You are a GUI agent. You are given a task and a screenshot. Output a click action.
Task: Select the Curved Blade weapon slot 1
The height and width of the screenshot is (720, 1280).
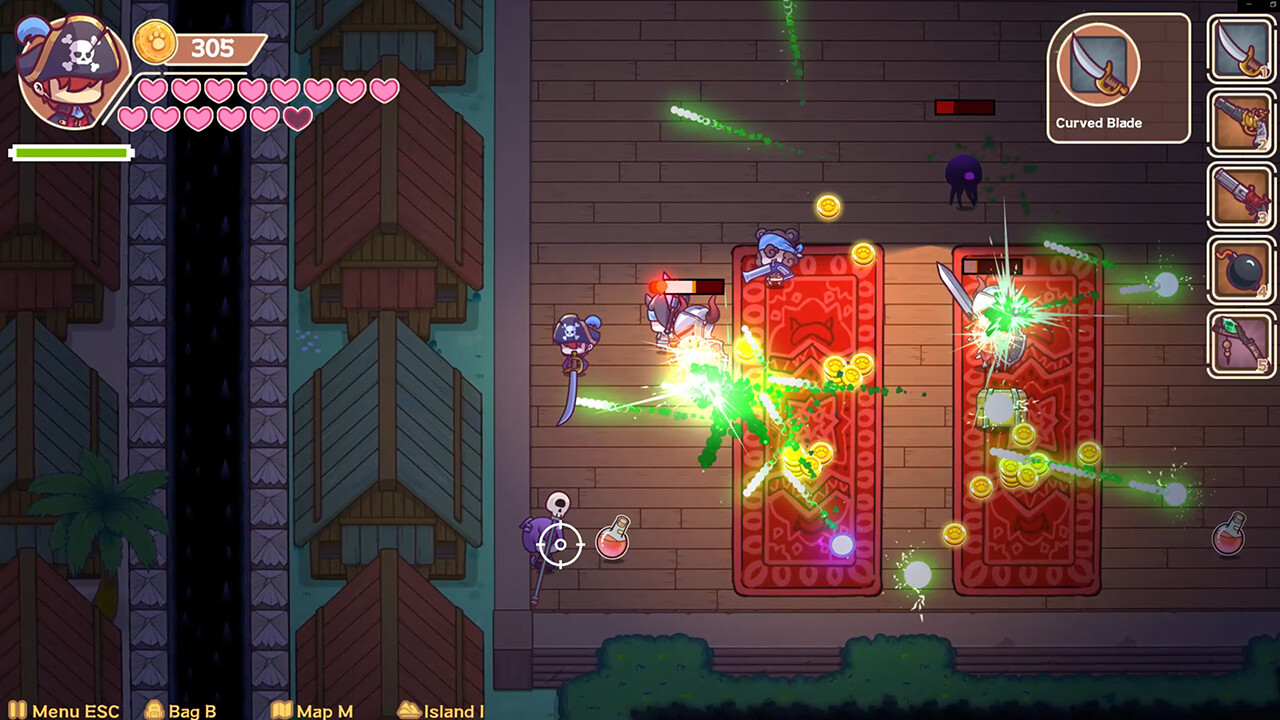tap(1241, 49)
